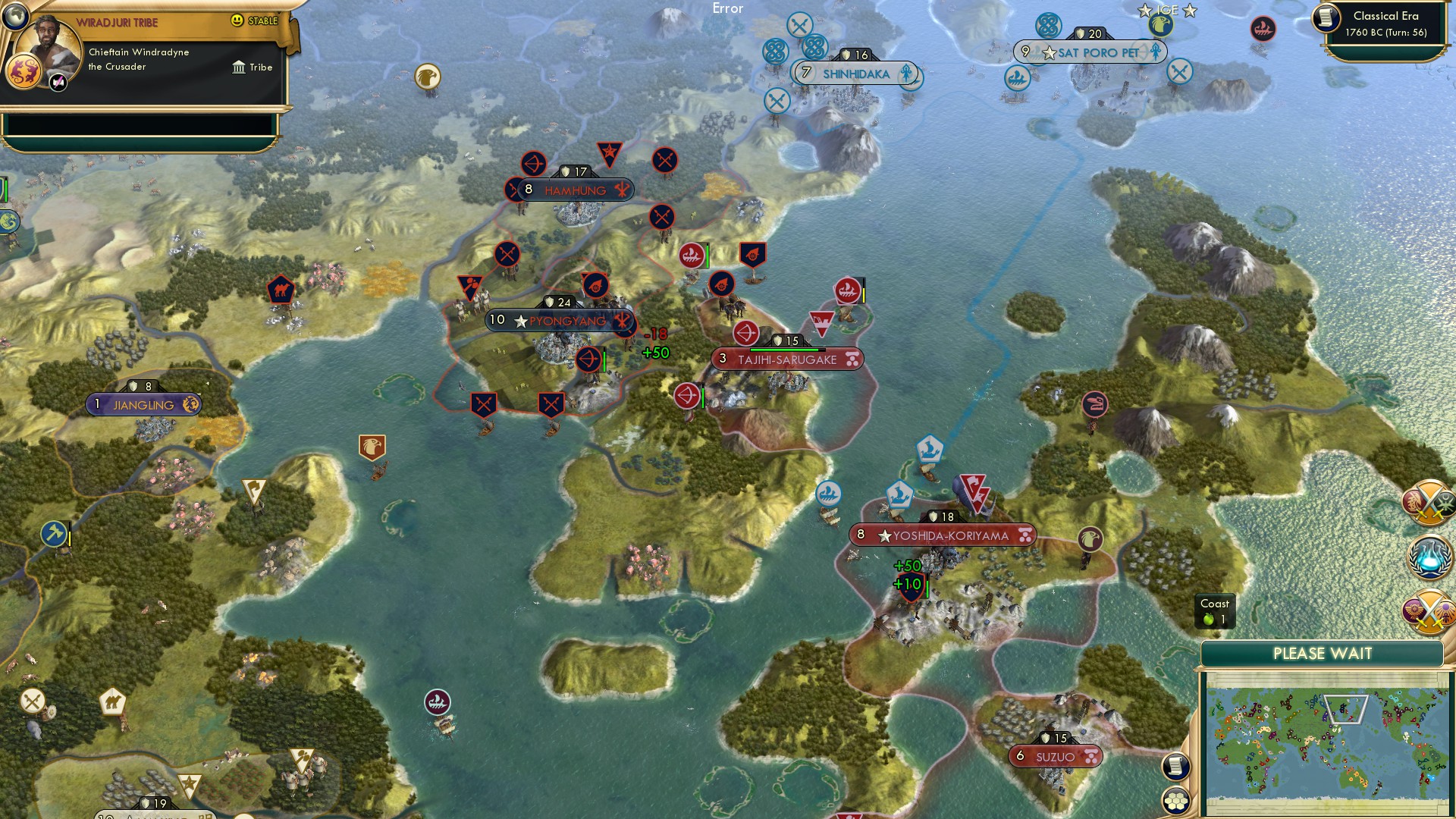Click the notifications scroll icon beside minimap

click(1175, 766)
